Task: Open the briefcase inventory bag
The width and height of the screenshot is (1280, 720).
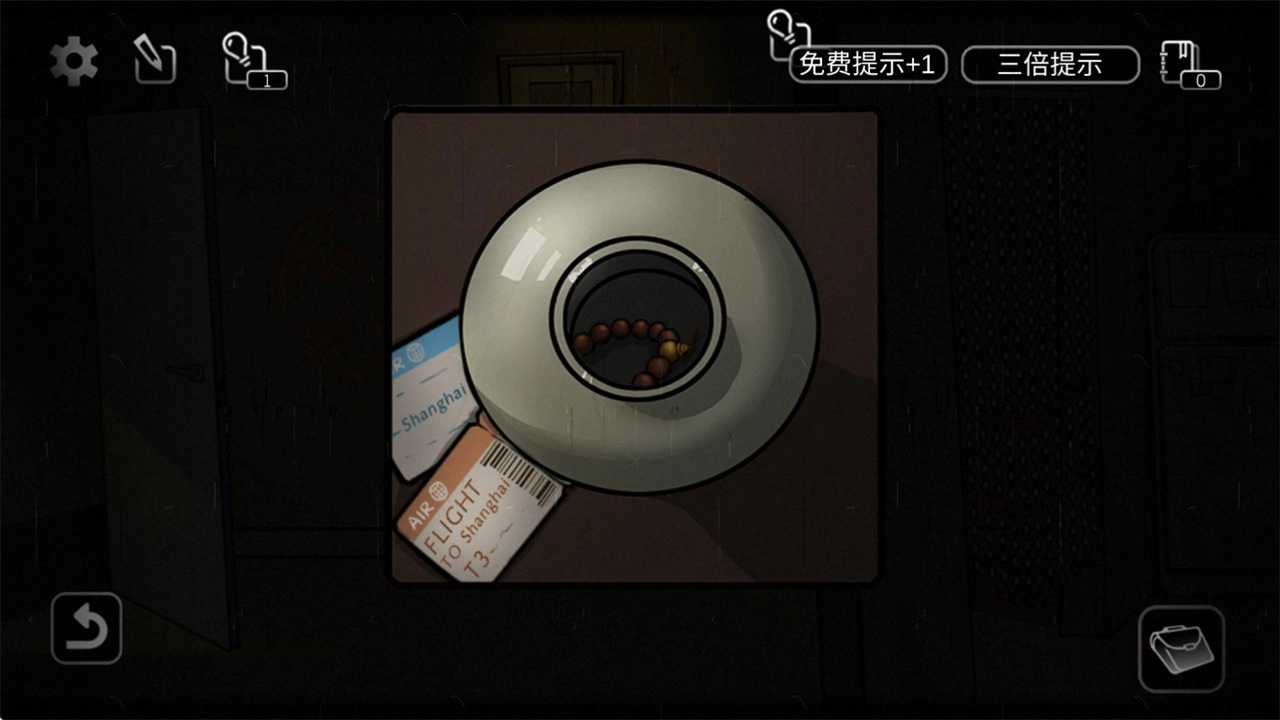Action: (x=1181, y=649)
